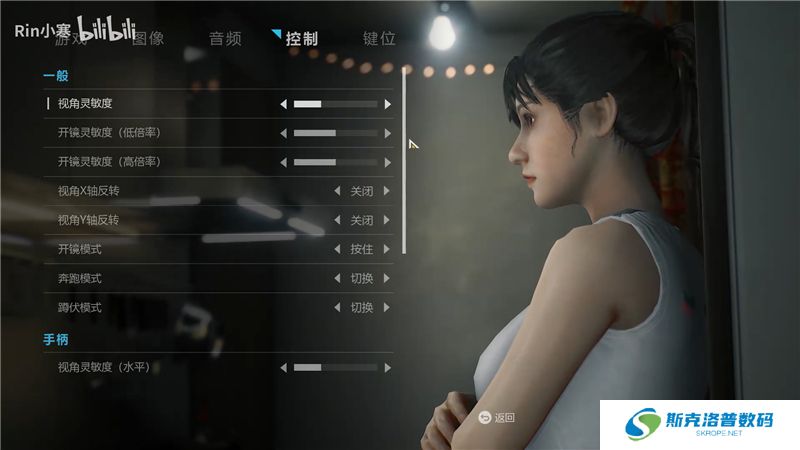Change 开镜模式 with its right arrow
The image size is (800, 450).
(x=387, y=249)
